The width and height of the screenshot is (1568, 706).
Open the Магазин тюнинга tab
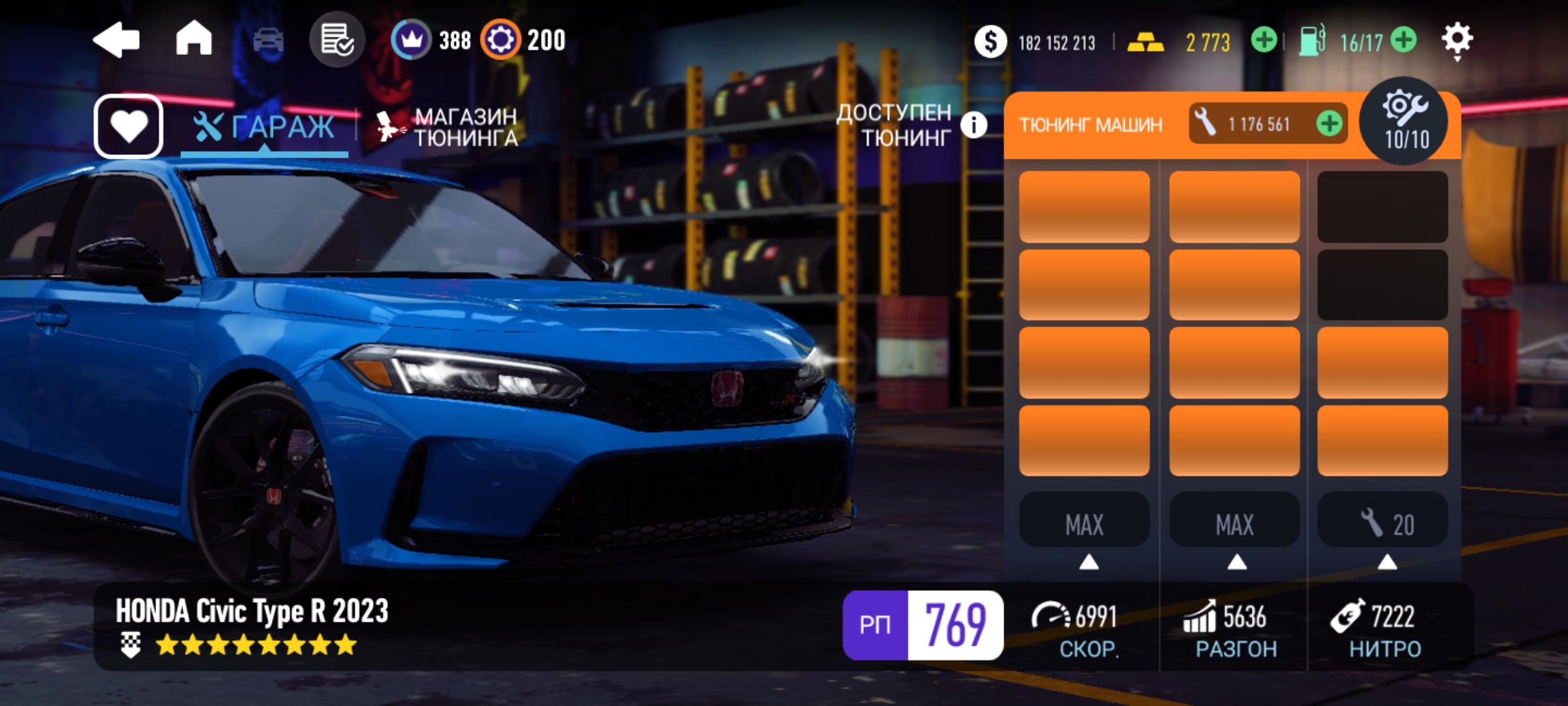click(x=448, y=127)
